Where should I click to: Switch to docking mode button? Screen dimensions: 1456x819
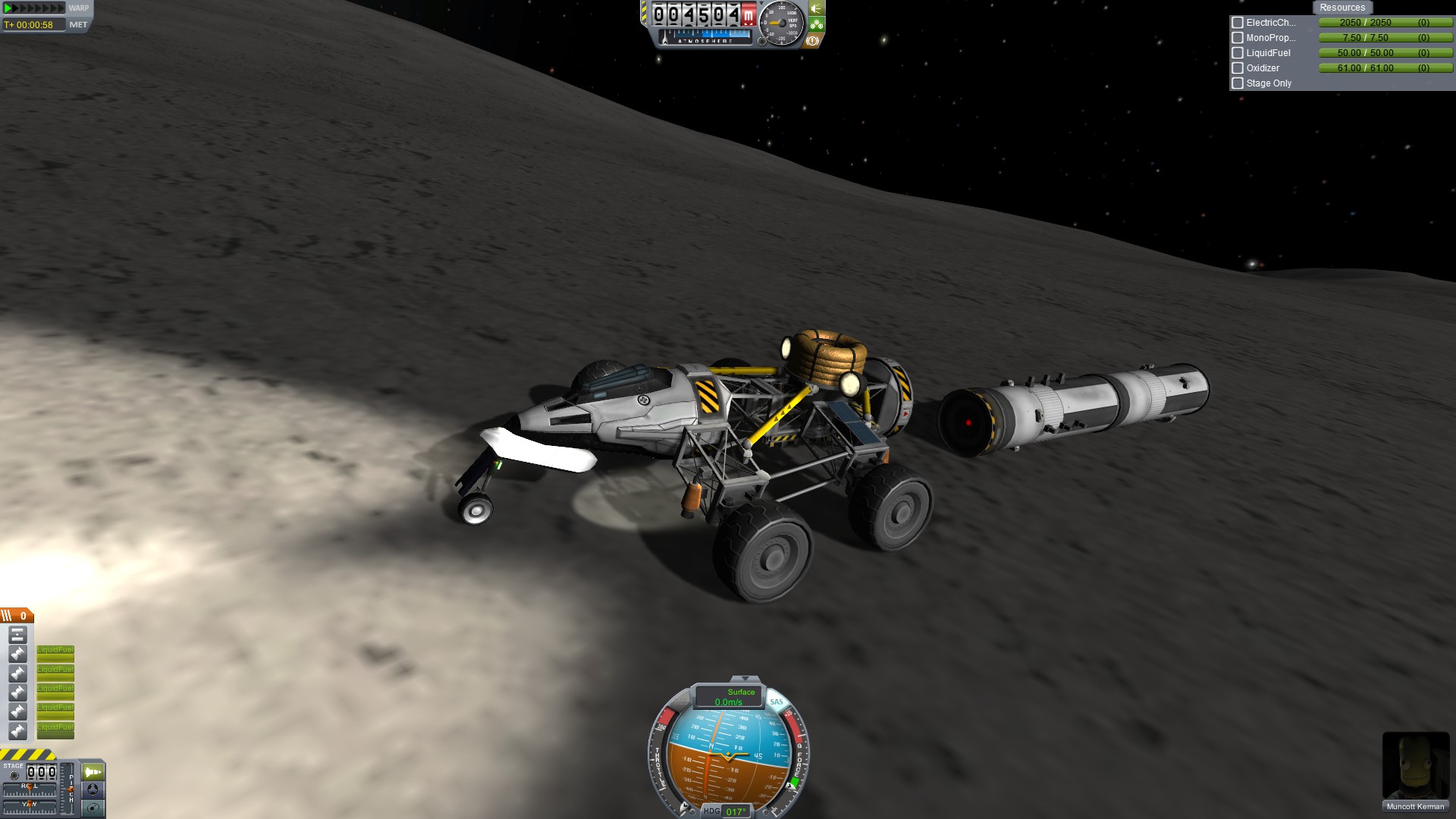tap(93, 789)
